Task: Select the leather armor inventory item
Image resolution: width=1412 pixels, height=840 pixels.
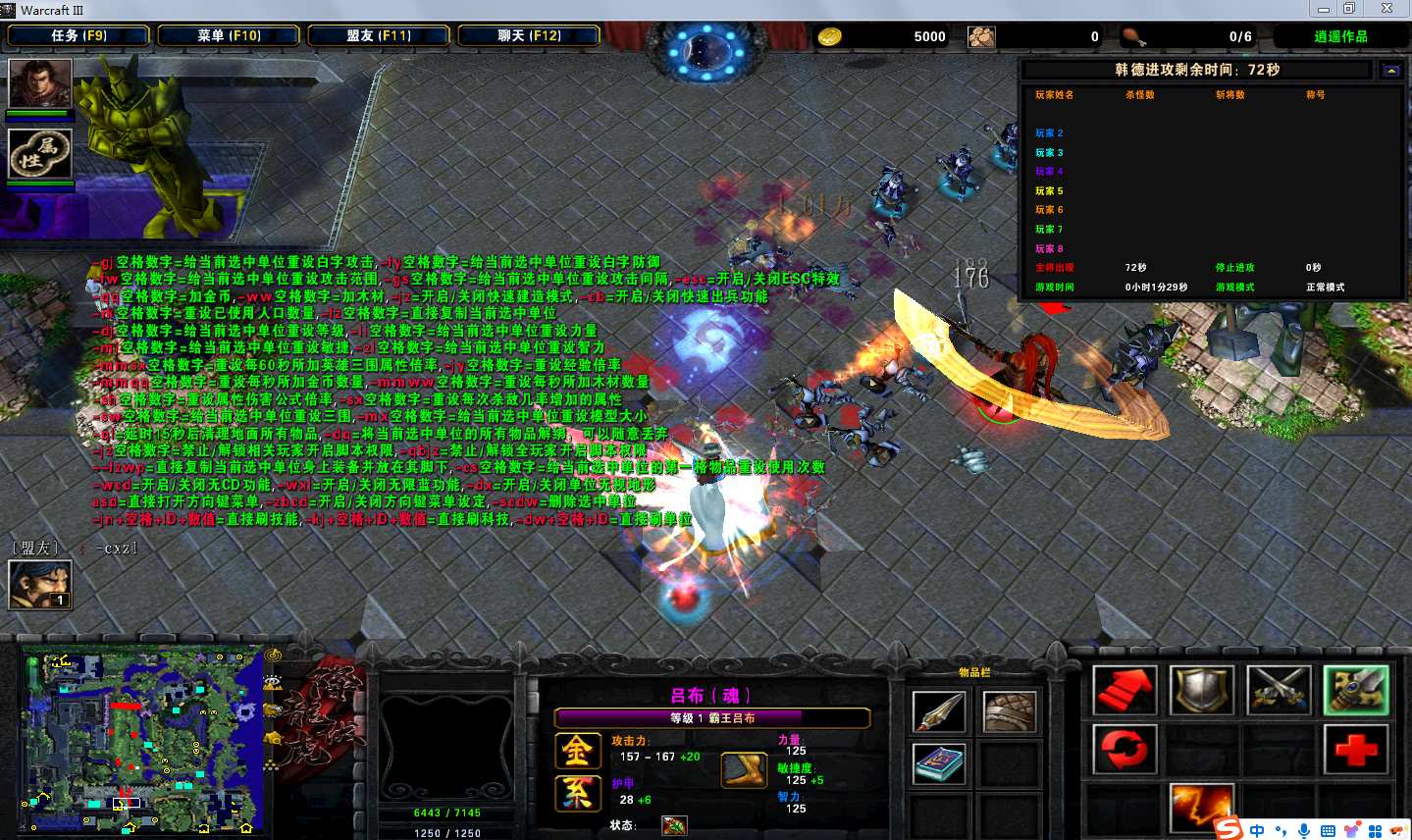Action: [1009, 713]
